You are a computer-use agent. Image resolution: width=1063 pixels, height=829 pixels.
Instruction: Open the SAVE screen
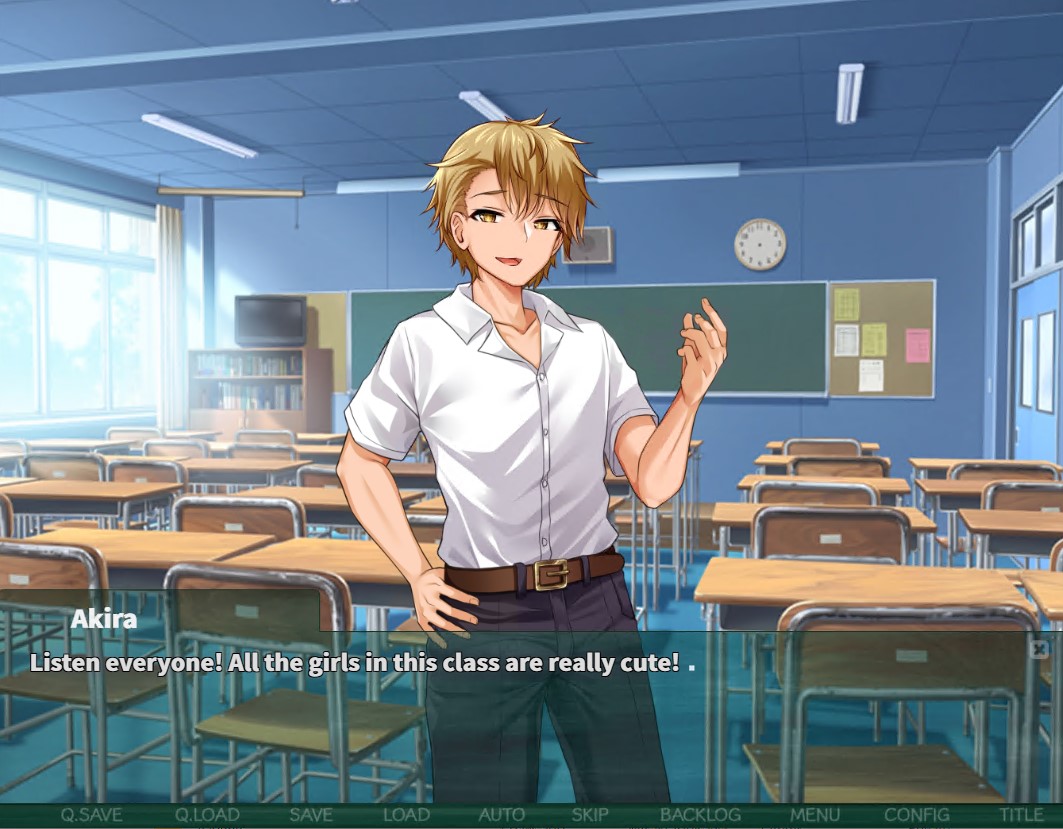coord(311,815)
